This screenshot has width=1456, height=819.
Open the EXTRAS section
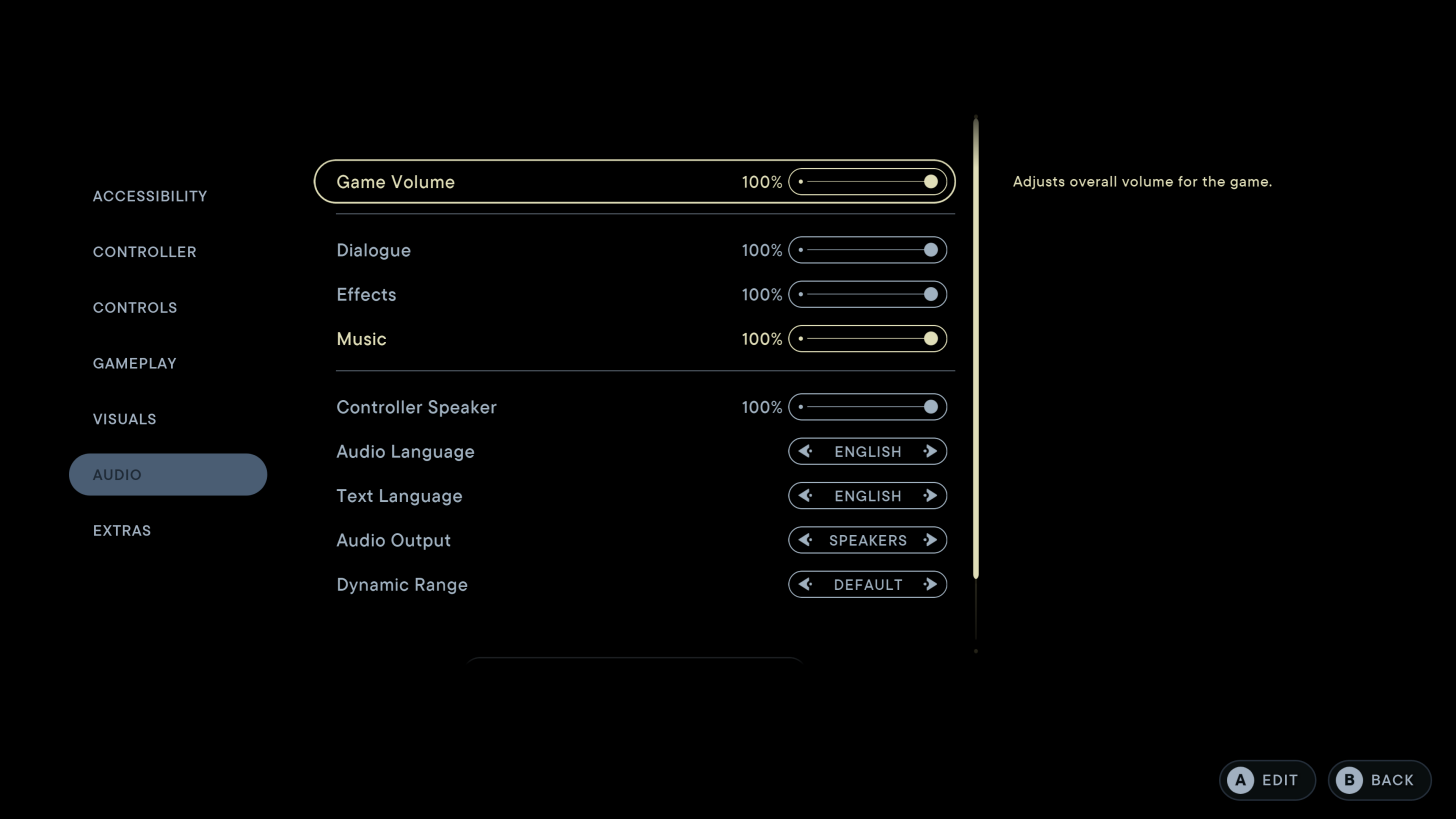click(122, 530)
